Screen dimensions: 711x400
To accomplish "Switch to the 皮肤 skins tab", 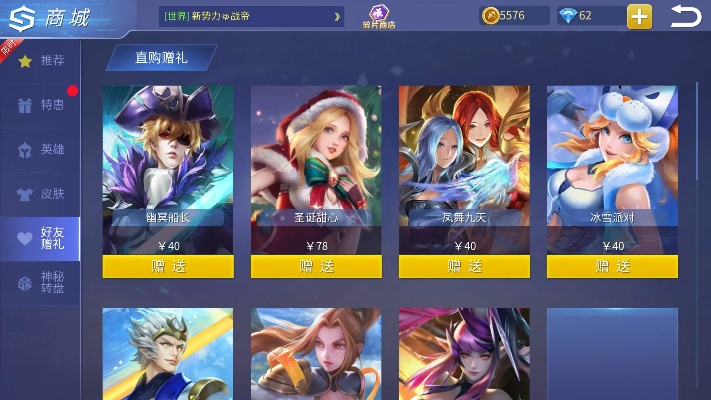I will (x=41, y=194).
